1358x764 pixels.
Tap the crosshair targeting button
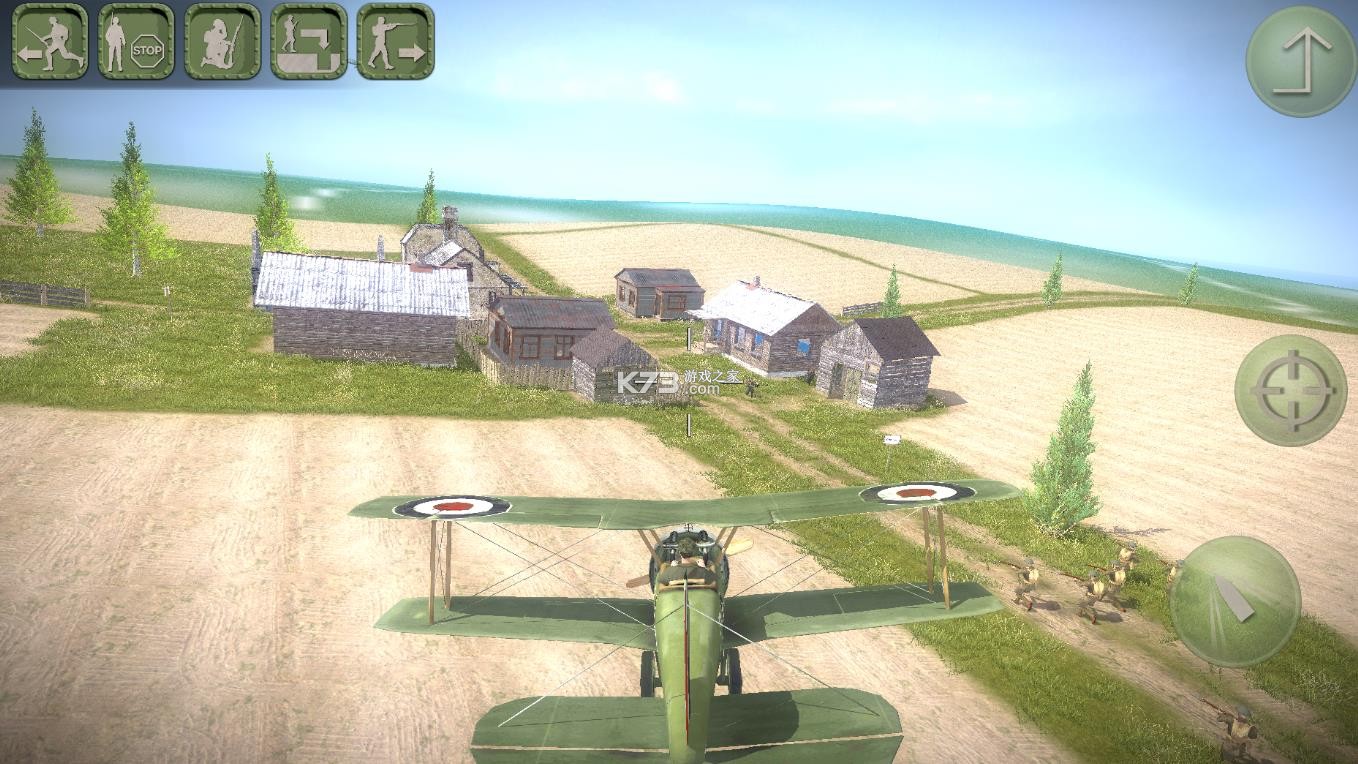click(1290, 390)
